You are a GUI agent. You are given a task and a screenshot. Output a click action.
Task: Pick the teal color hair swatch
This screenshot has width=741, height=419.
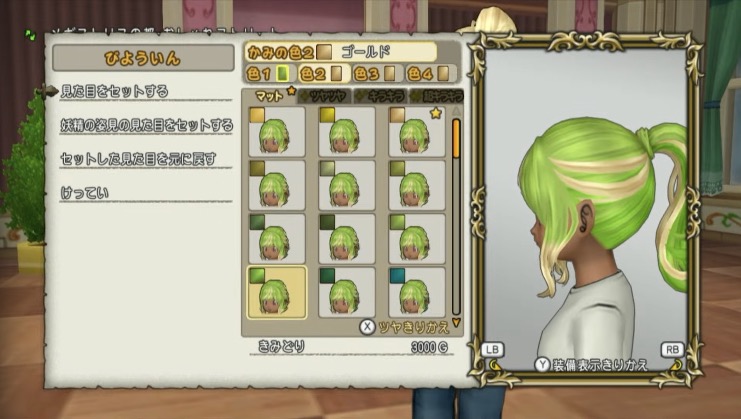[417, 291]
